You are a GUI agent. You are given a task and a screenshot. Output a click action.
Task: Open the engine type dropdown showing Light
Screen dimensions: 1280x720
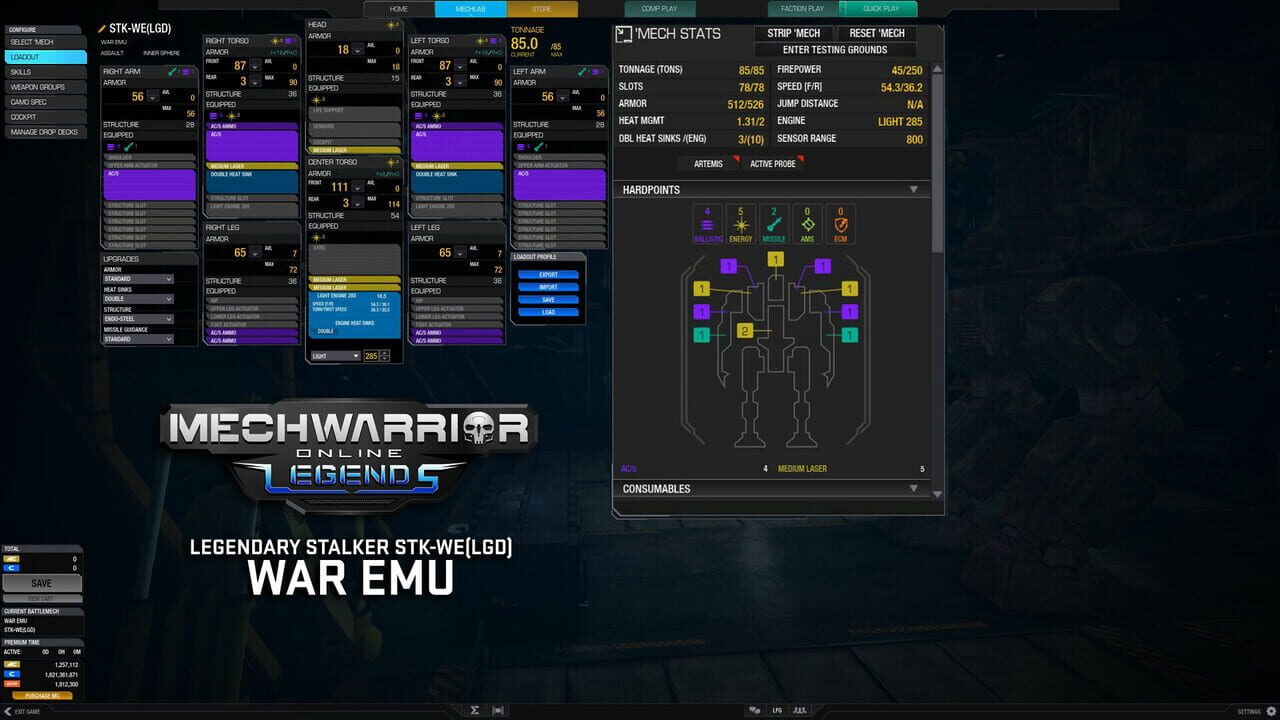coord(335,355)
